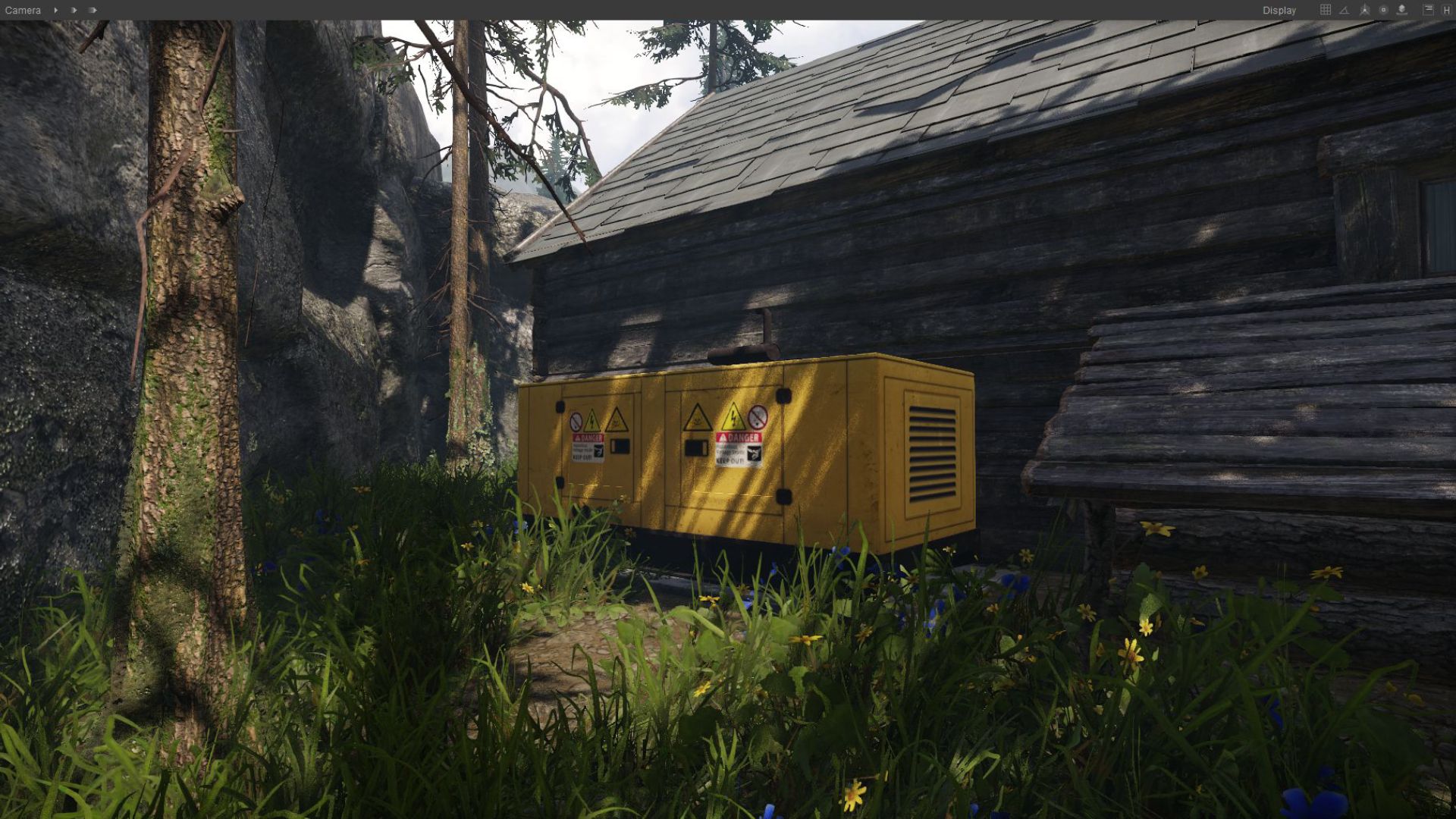Click the Camera menu label

(x=23, y=10)
